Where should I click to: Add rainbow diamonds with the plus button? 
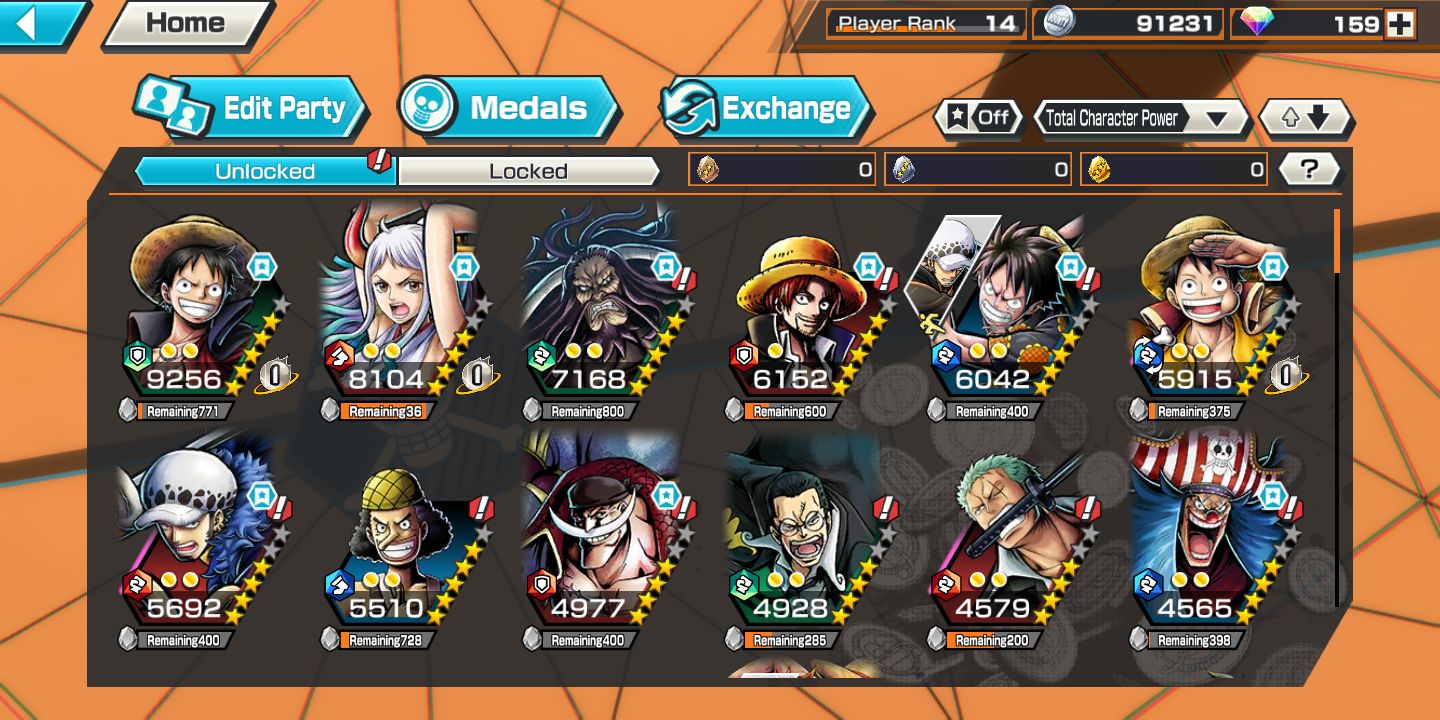click(x=1400, y=24)
